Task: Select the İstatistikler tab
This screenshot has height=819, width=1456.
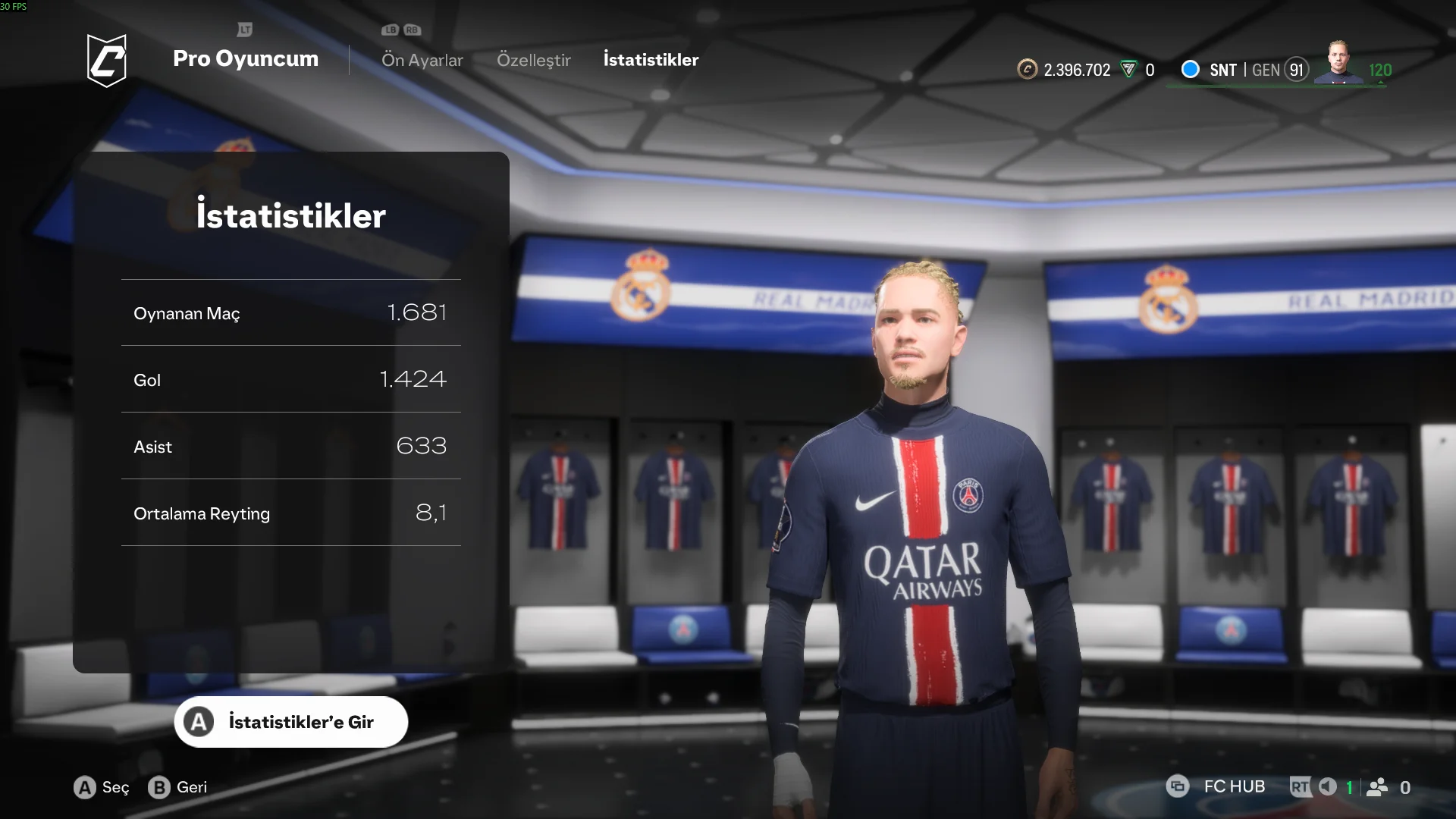Action: [x=651, y=60]
